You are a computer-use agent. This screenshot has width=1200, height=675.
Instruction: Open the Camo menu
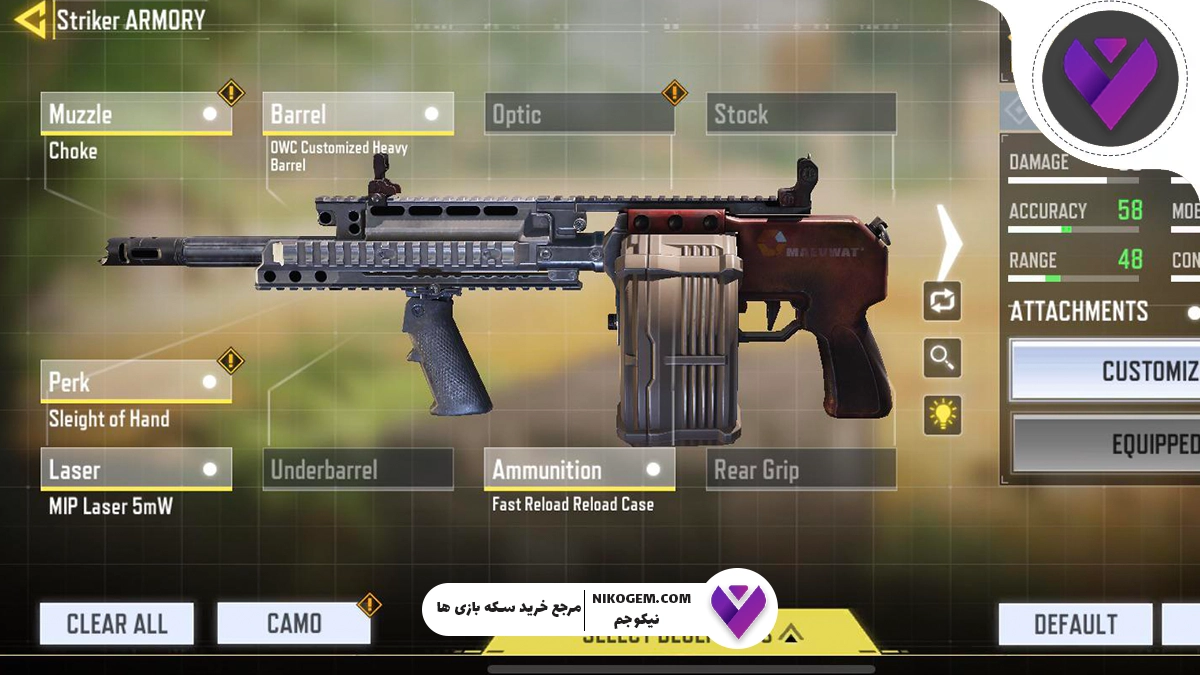294,624
